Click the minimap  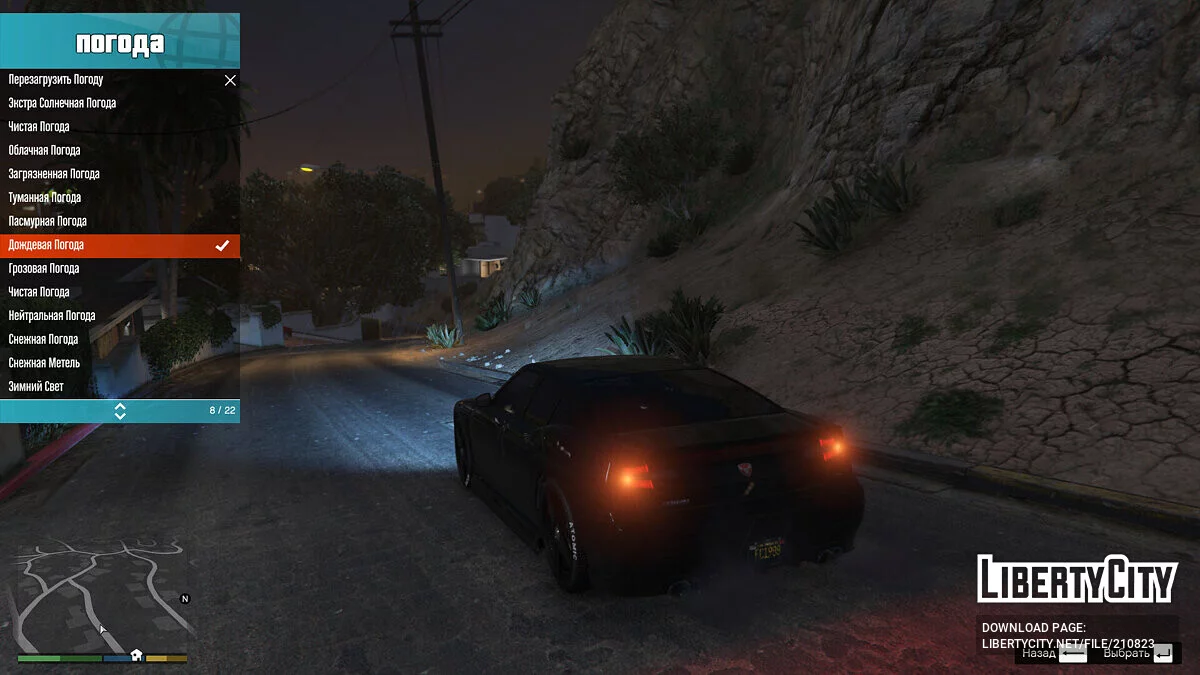coord(102,597)
